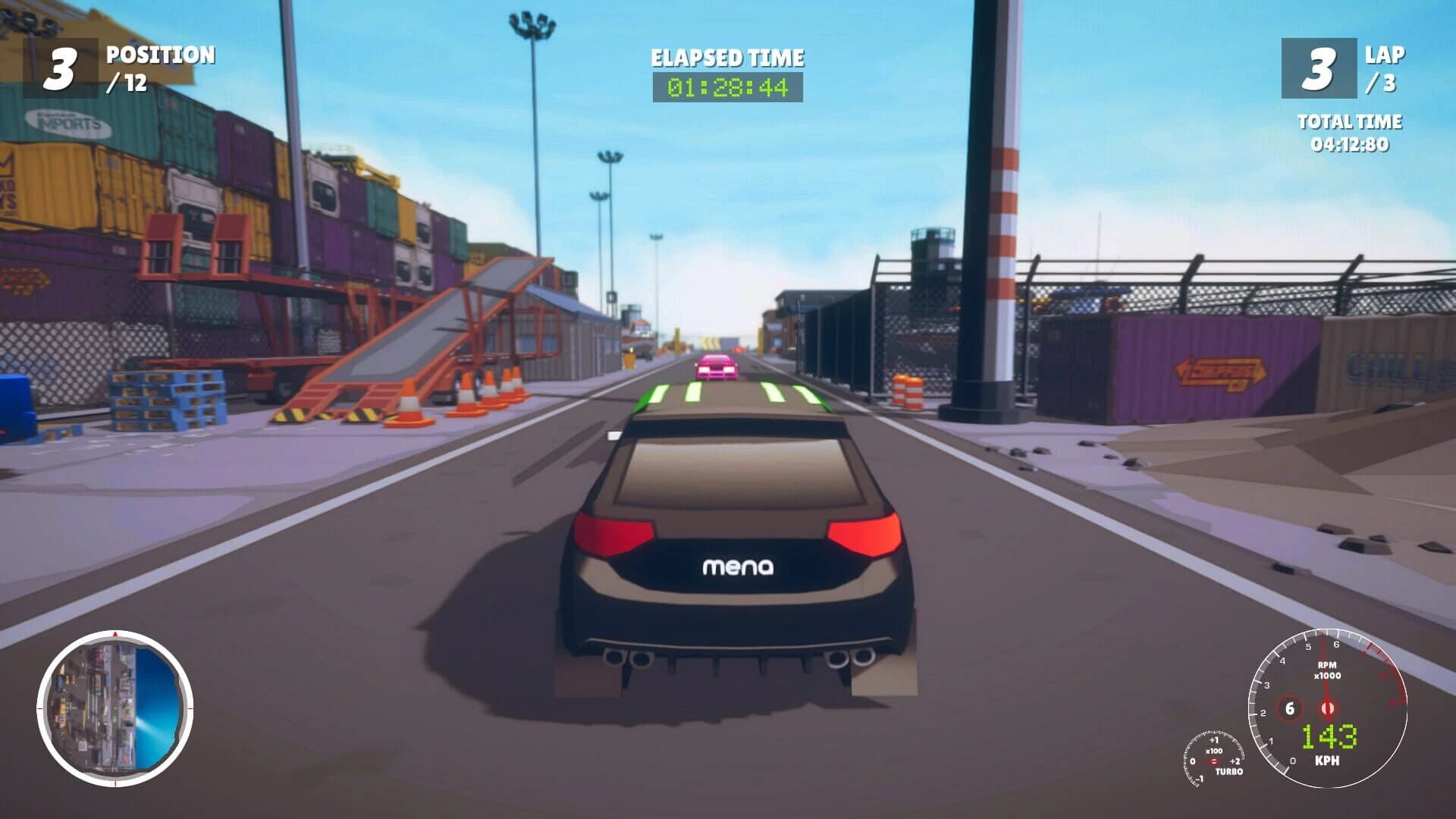The height and width of the screenshot is (819, 1456).
Task: Select the lap counter showing 3 of 3
Action: [x=1319, y=68]
